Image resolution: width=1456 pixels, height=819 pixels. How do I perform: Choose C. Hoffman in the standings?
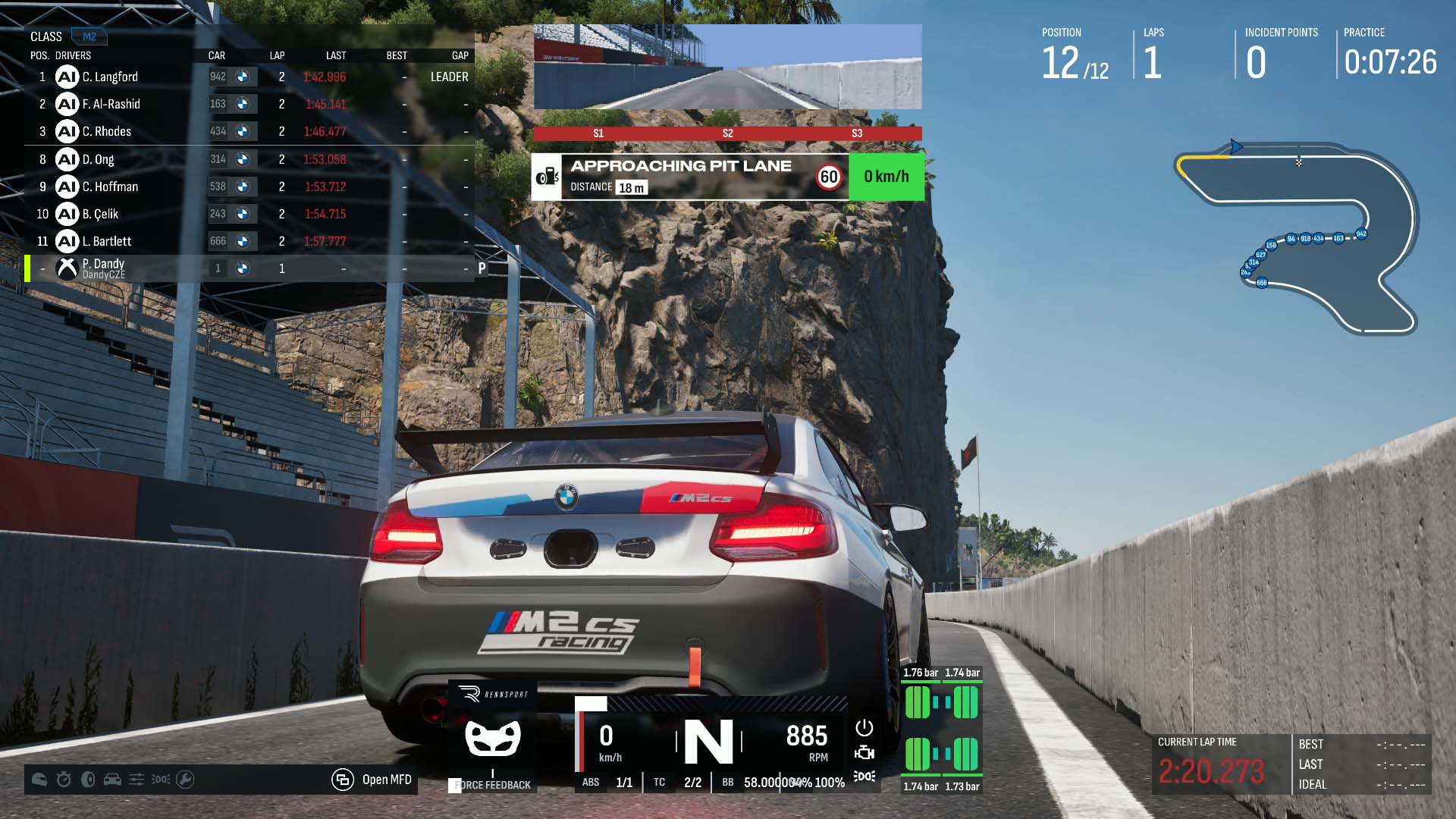[111, 187]
